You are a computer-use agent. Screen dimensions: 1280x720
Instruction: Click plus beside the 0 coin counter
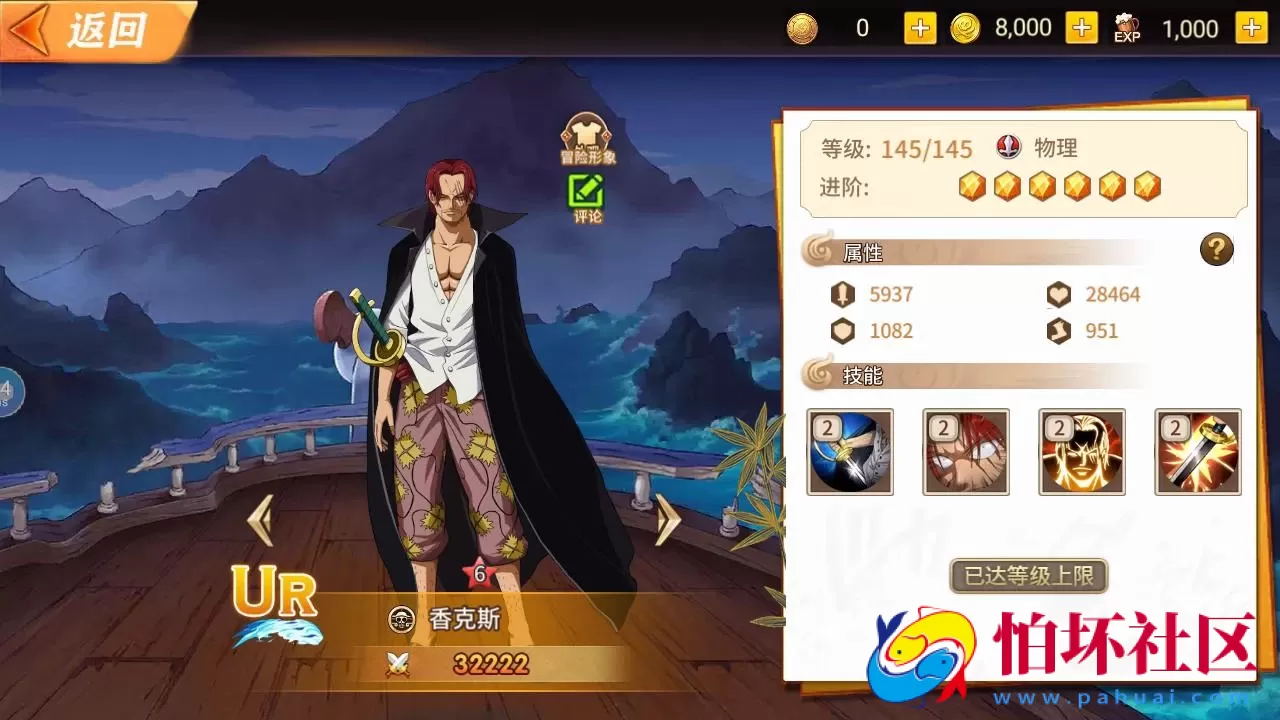[918, 29]
